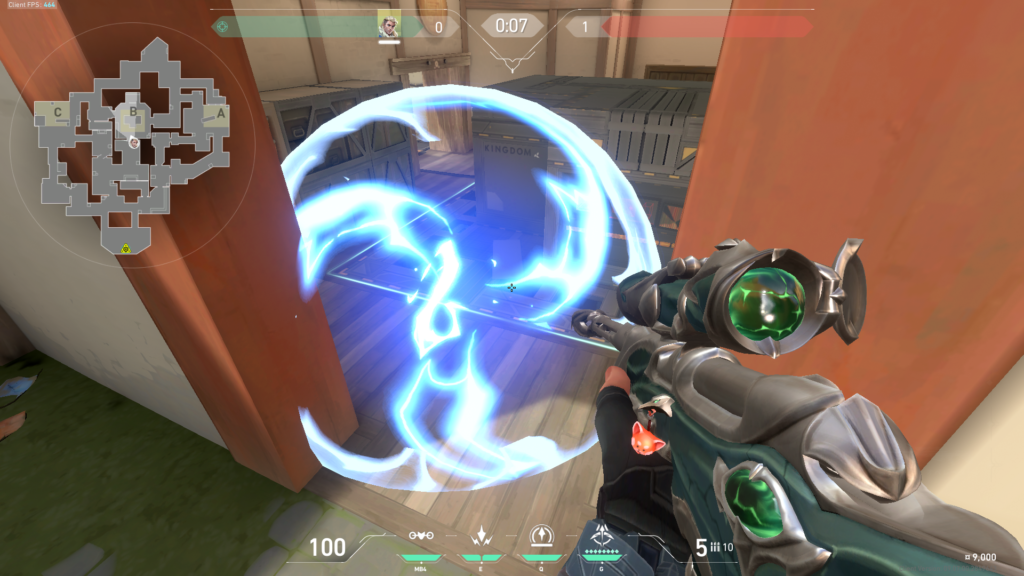
Task: Activate the G ultimate ability icon
Action: (604, 537)
